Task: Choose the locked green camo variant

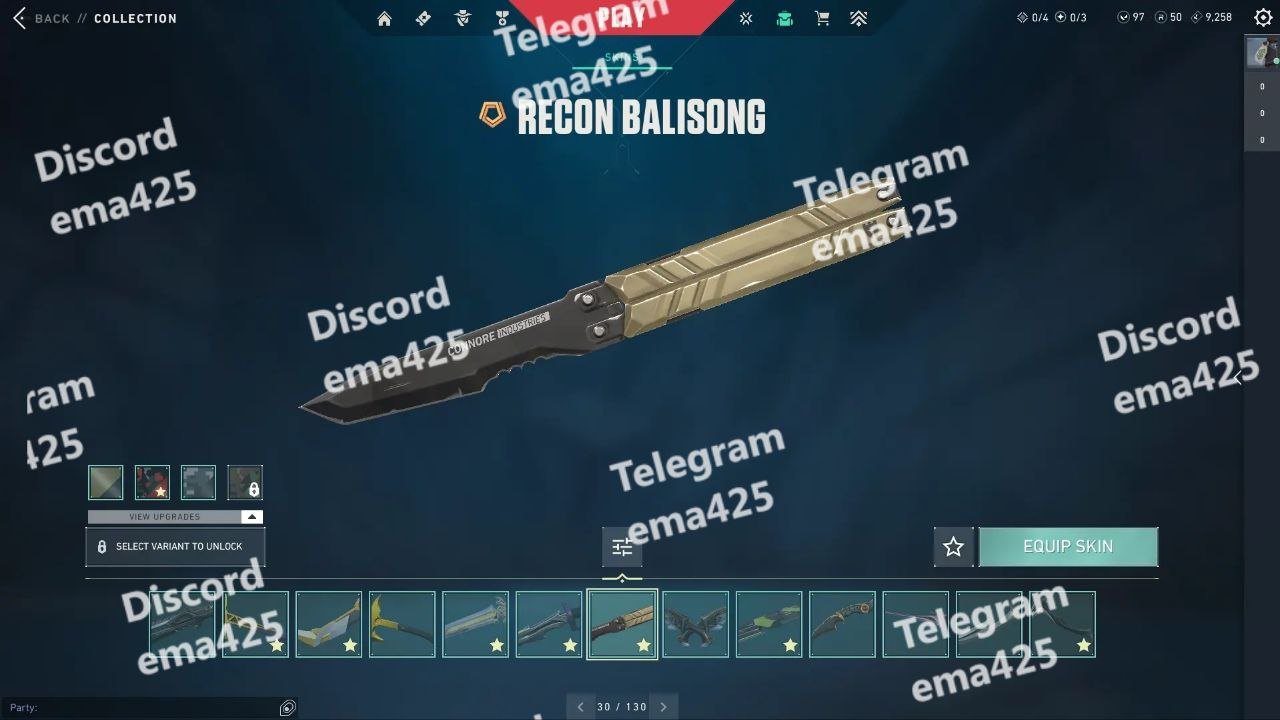Action: coord(245,482)
